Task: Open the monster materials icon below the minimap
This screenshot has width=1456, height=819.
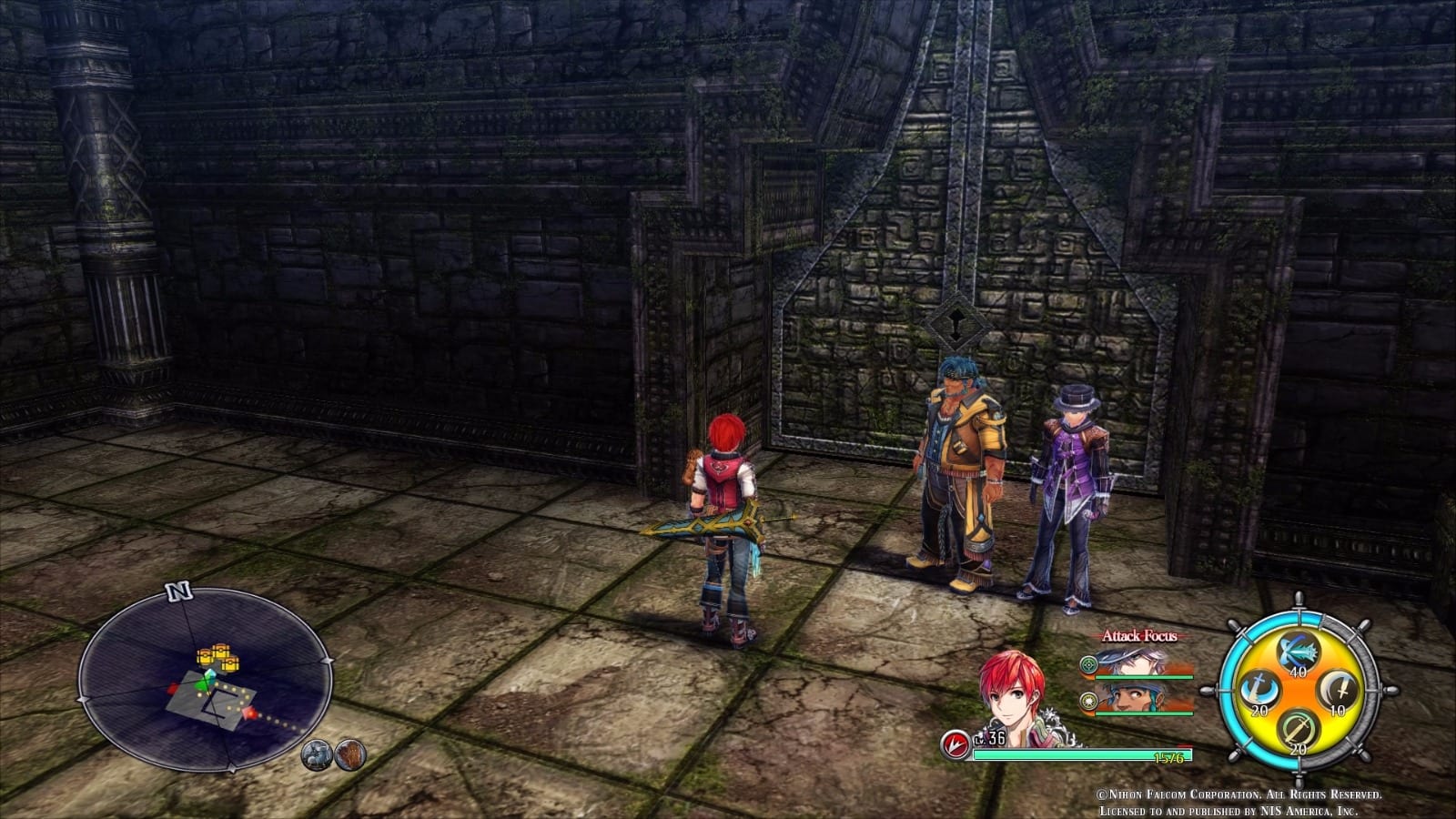Action: [318, 757]
